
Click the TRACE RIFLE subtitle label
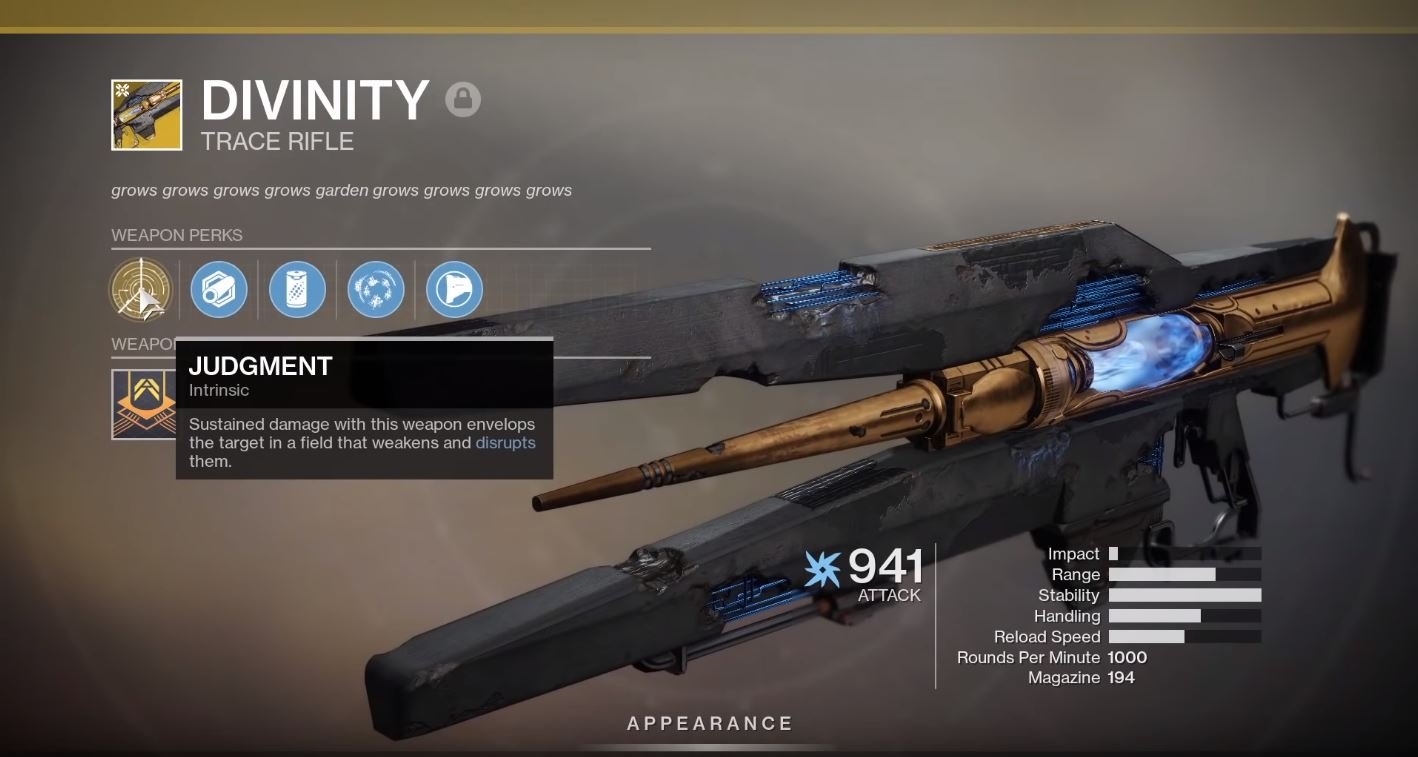[277, 141]
